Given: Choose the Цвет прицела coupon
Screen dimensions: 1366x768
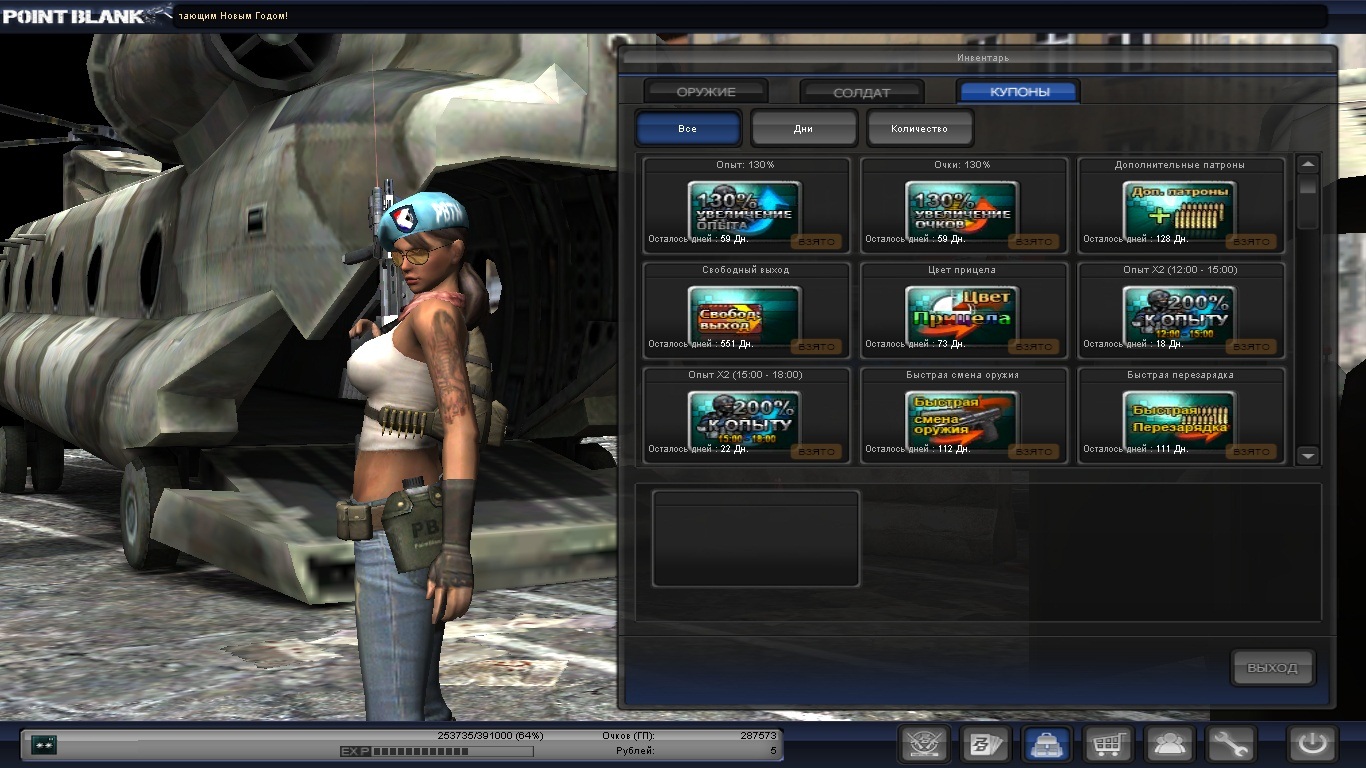Looking at the screenshot, I should point(962,312).
